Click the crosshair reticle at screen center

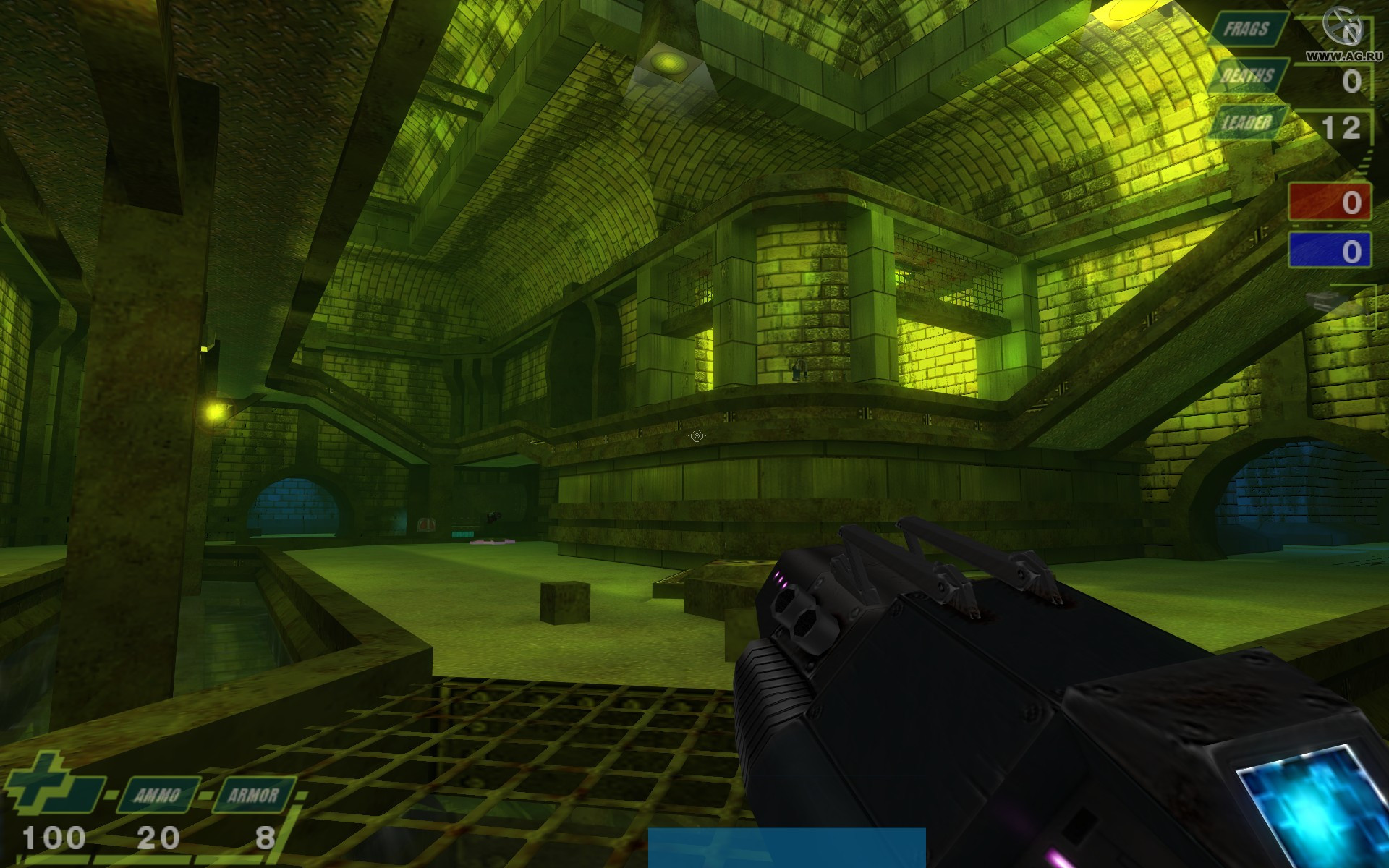(x=696, y=434)
